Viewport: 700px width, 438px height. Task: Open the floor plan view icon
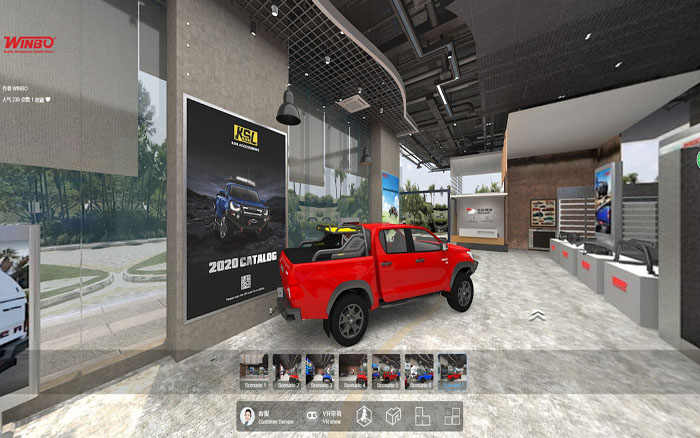pyautogui.click(x=423, y=416)
